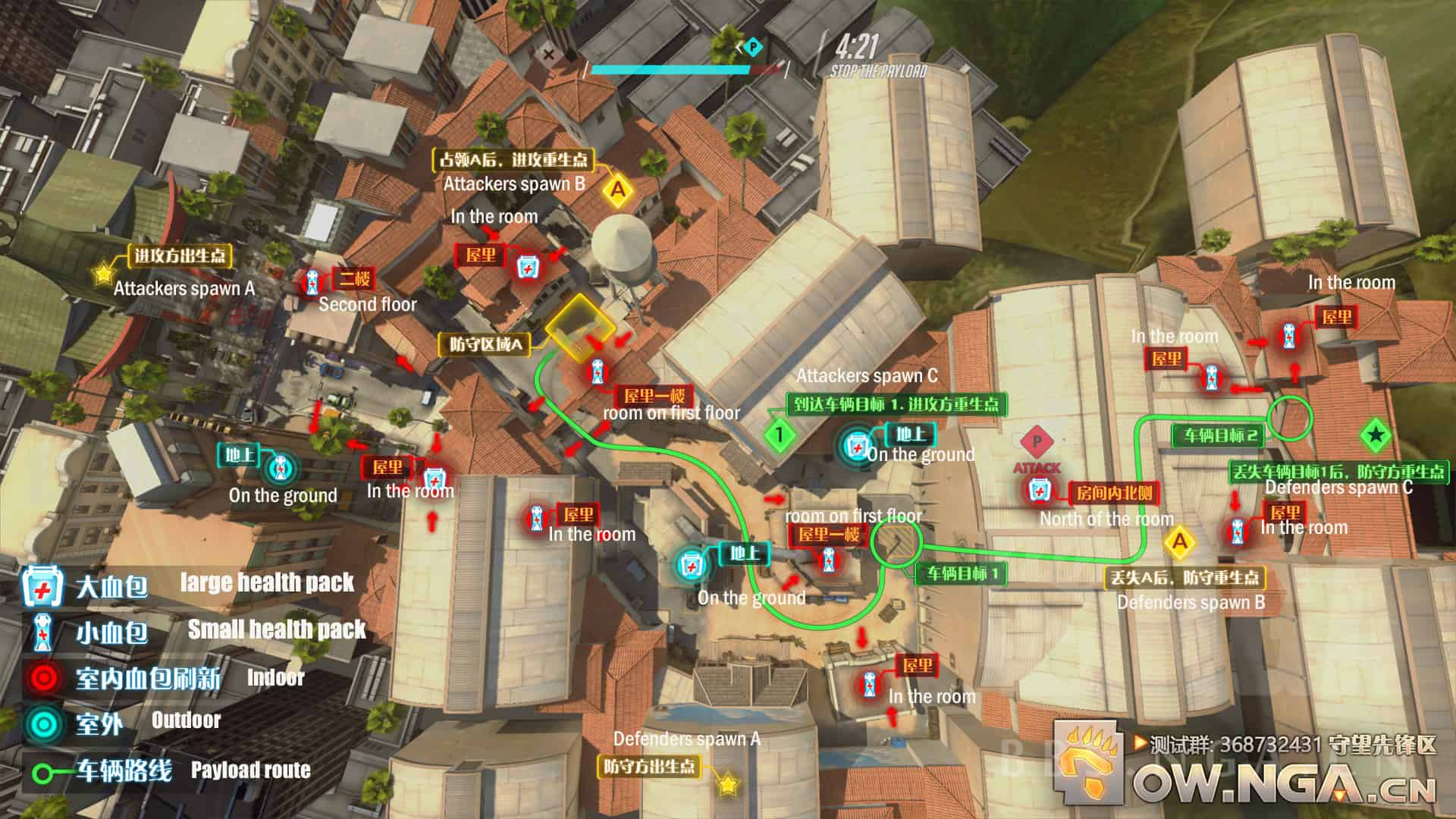
Task: Select the payload objective 2 checkpoint circle
Action: click(1290, 416)
